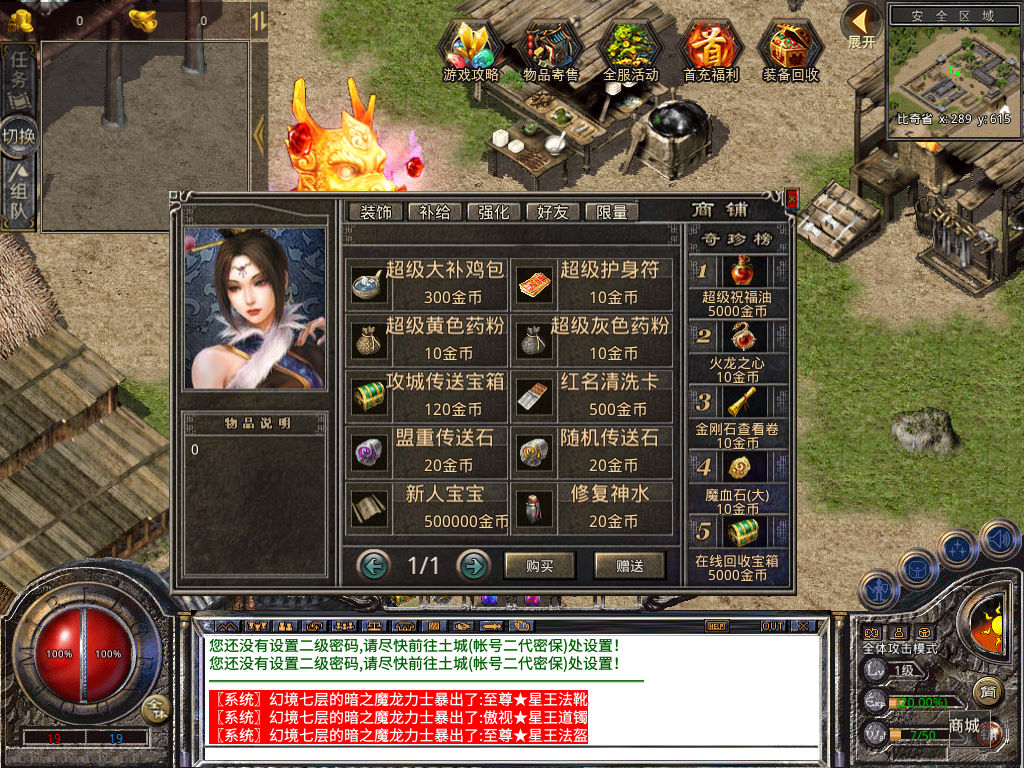Viewport: 1024px width, 768px height.
Task: Select the 强化 category tab
Action: pyautogui.click(x=494, y=212)
